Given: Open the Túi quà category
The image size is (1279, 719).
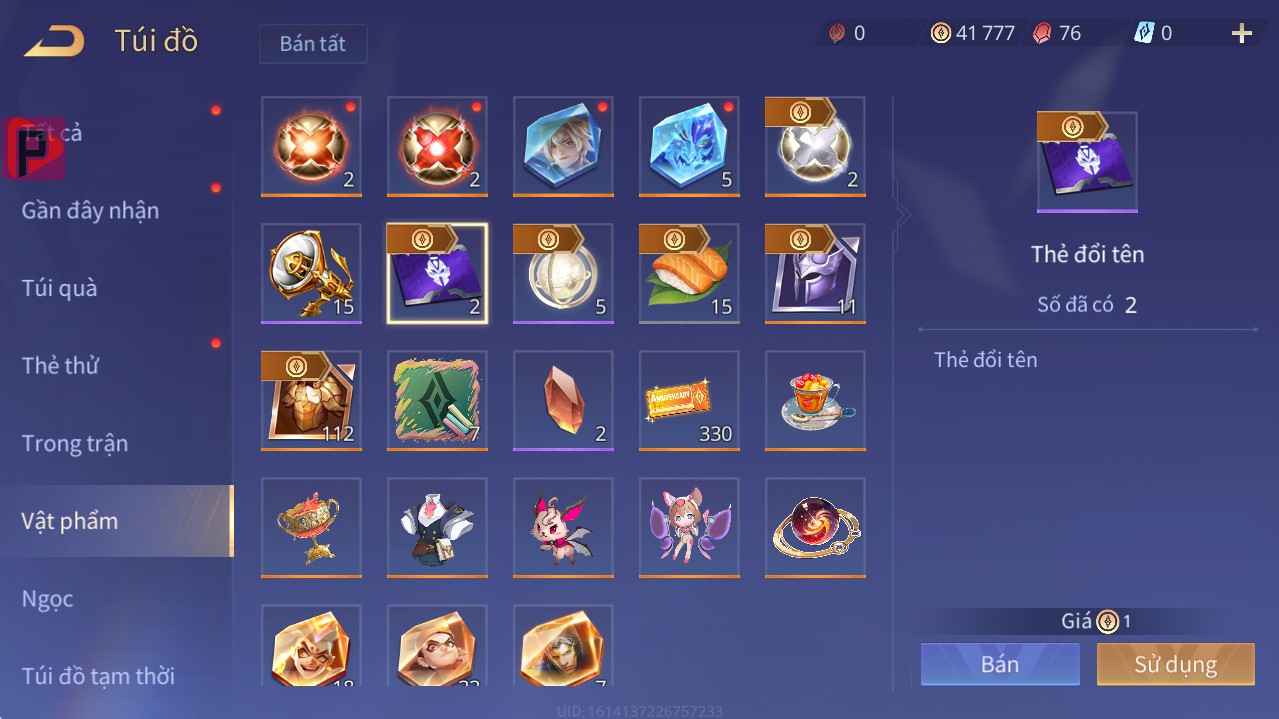Looking at the screenshot, I should pos(60,288).
